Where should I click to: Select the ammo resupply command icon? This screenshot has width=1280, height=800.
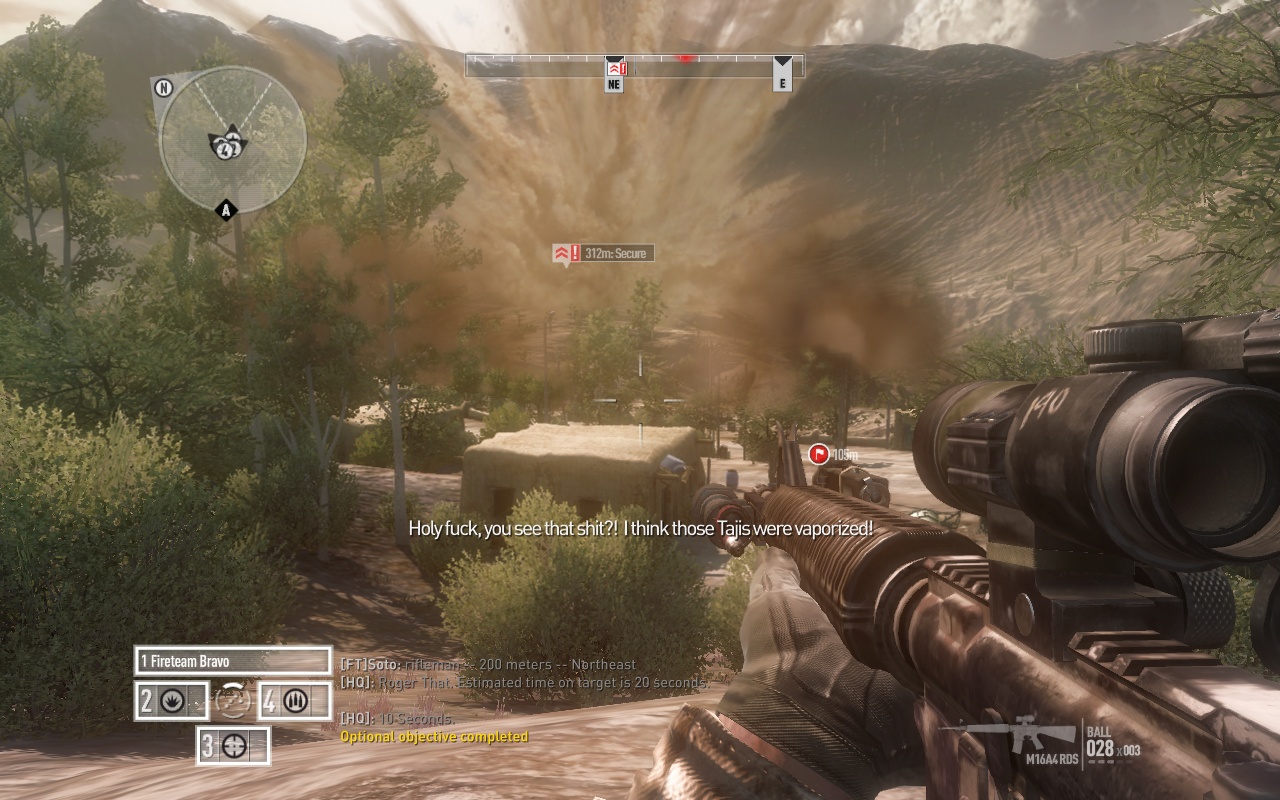click(296, 698)
